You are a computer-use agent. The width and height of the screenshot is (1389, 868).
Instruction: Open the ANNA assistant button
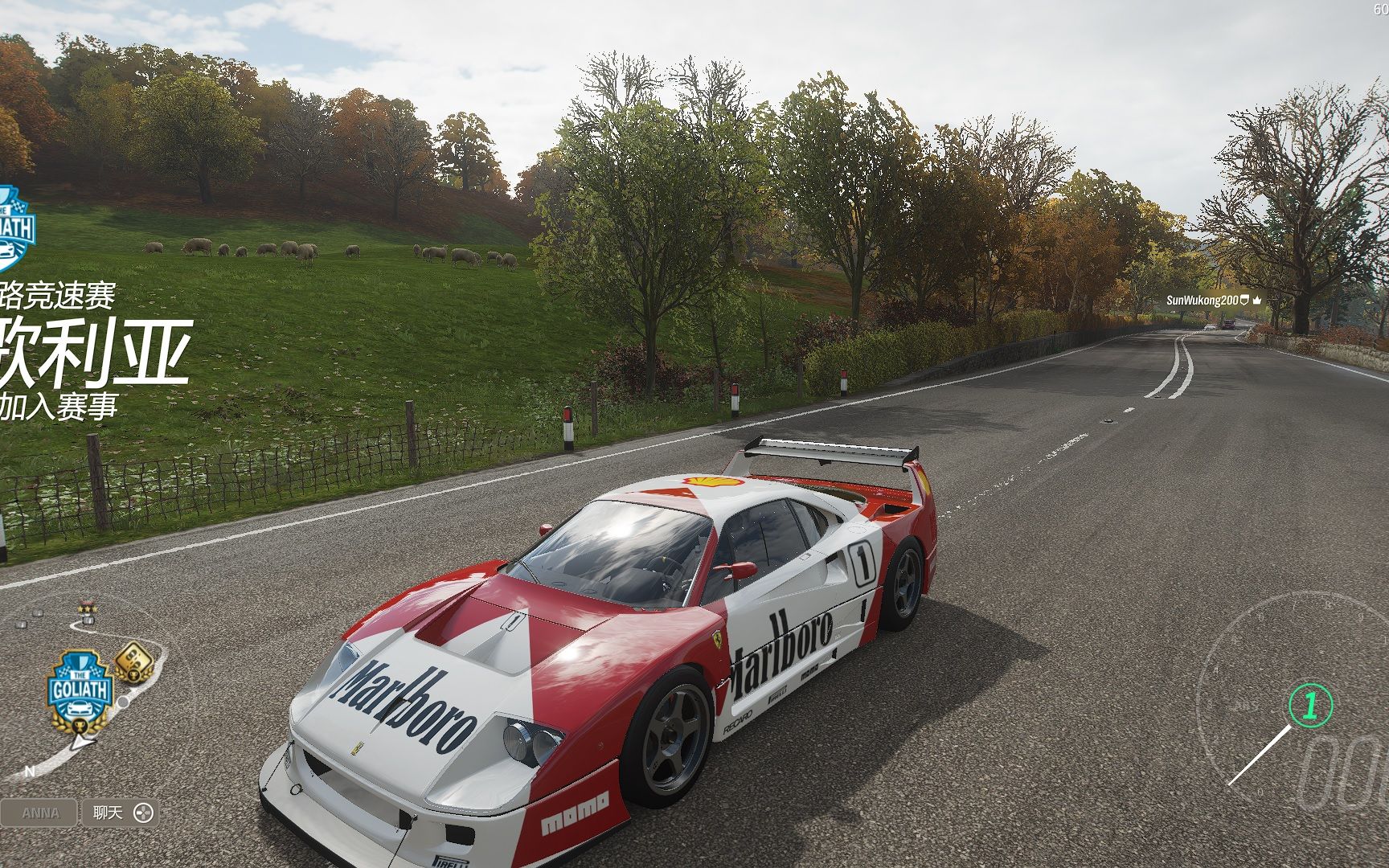(39, 813)
